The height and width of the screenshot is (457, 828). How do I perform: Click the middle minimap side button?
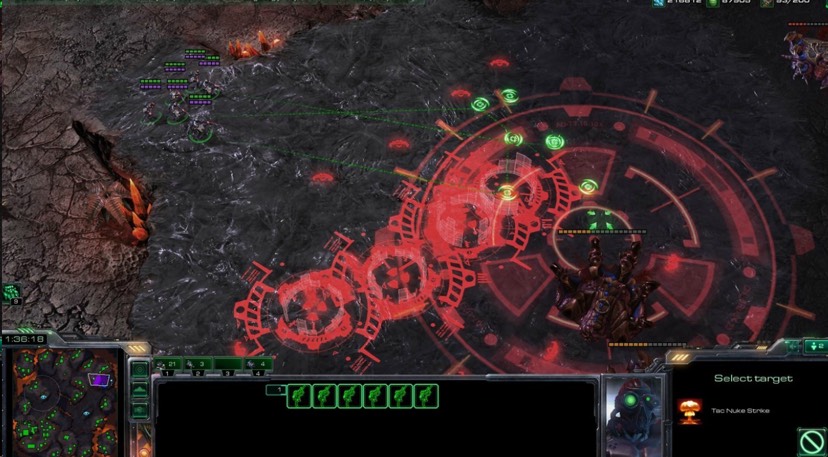click(140, 390)
